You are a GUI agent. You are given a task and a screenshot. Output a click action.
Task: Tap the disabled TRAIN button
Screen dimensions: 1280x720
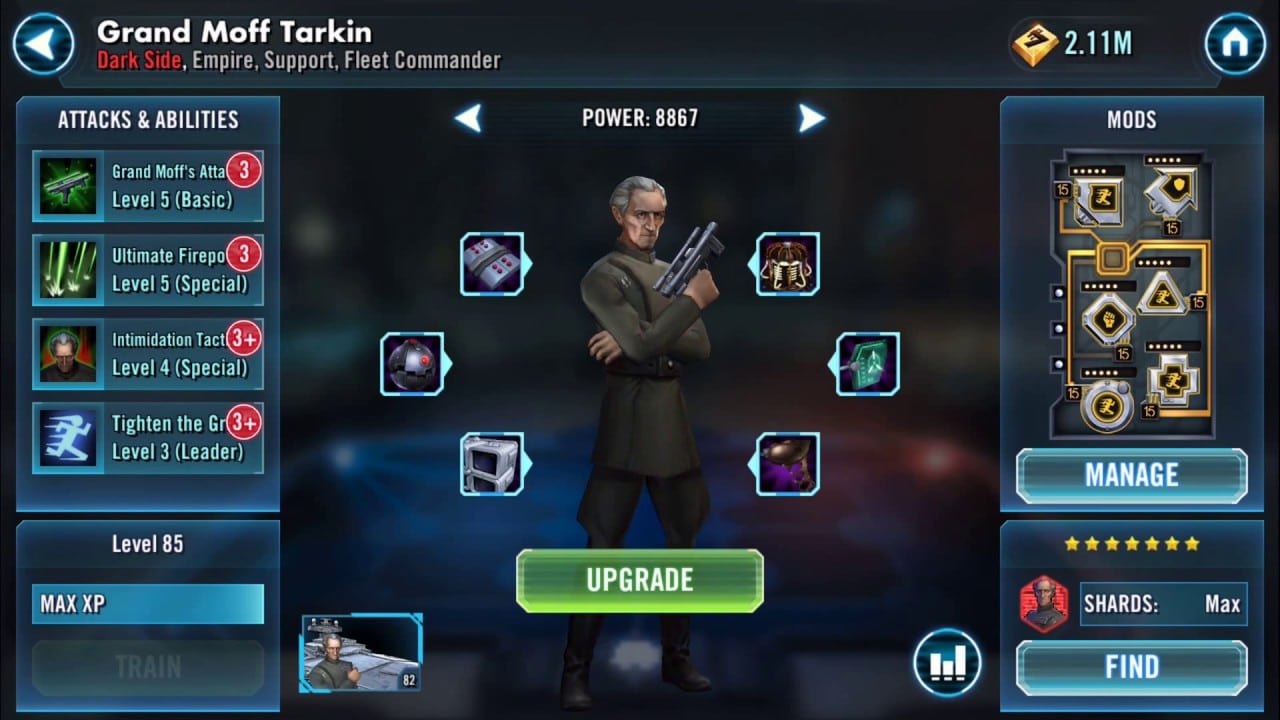point(148,667)
